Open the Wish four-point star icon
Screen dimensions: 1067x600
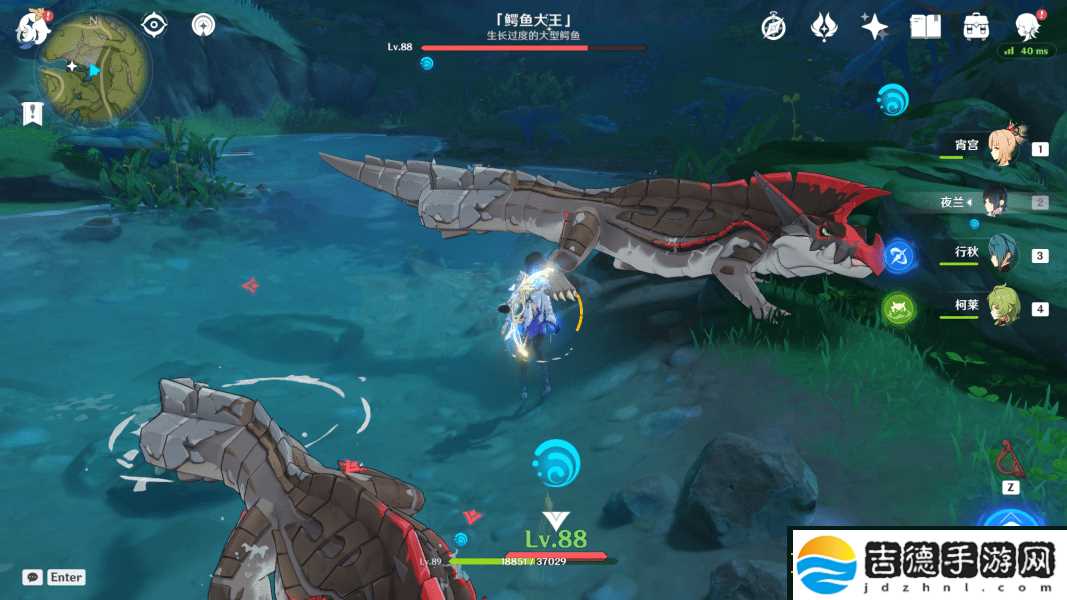pyautogui.click(x=874, y=27)
